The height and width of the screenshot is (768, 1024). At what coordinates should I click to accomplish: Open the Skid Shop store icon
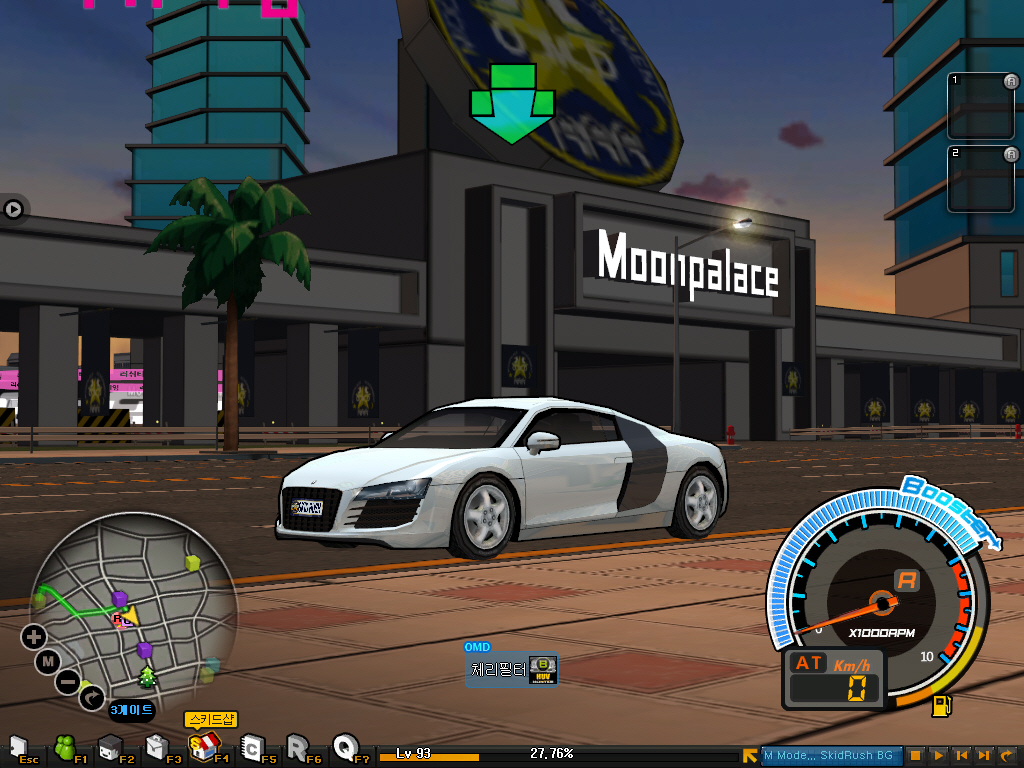pyautogui.click(x=203, y=746)
